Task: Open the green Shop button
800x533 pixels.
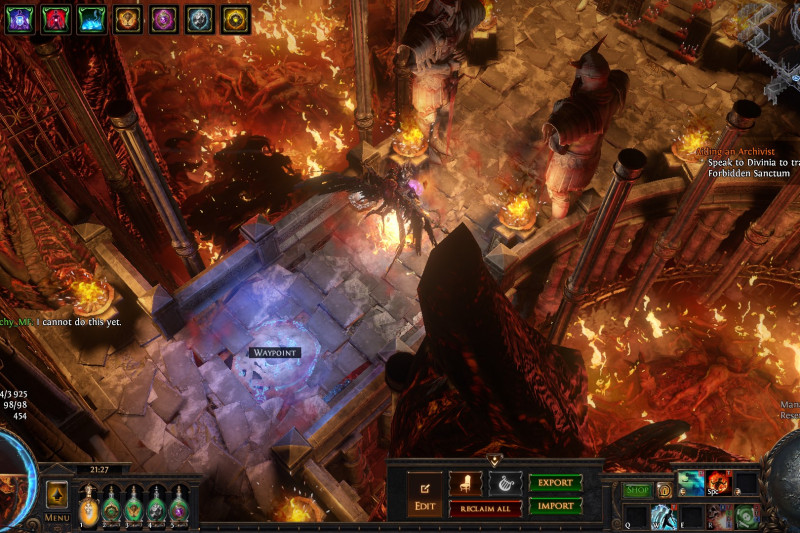Action: click(x=637, y=490)
